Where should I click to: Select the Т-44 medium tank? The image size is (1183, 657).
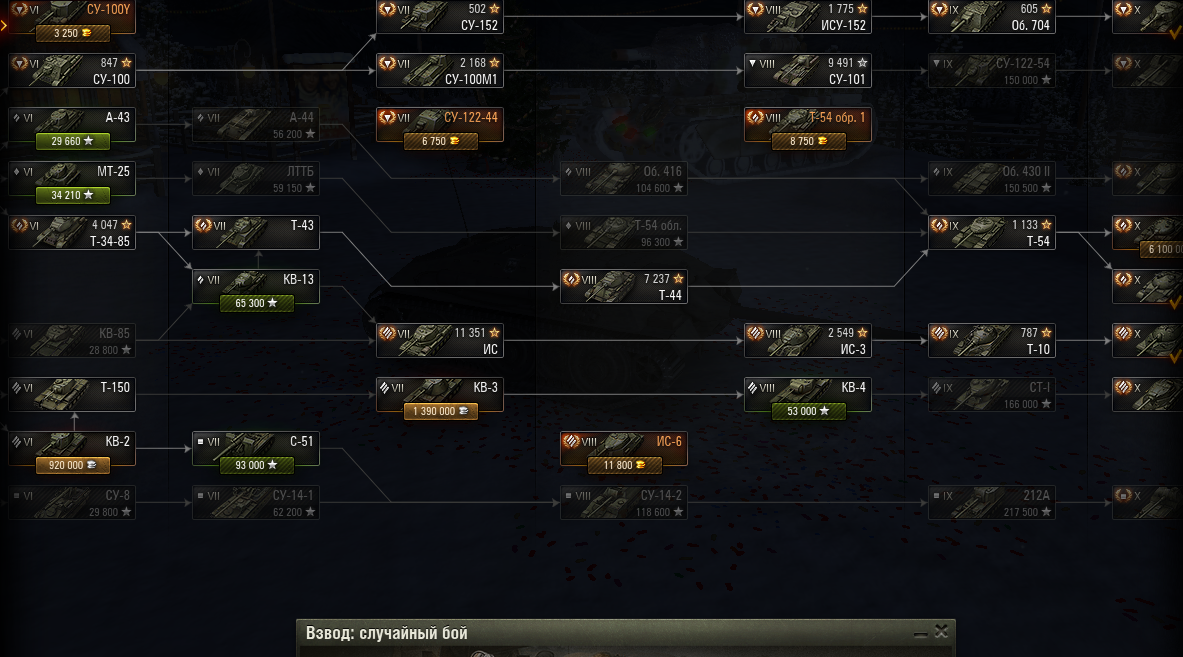[623, 287]
